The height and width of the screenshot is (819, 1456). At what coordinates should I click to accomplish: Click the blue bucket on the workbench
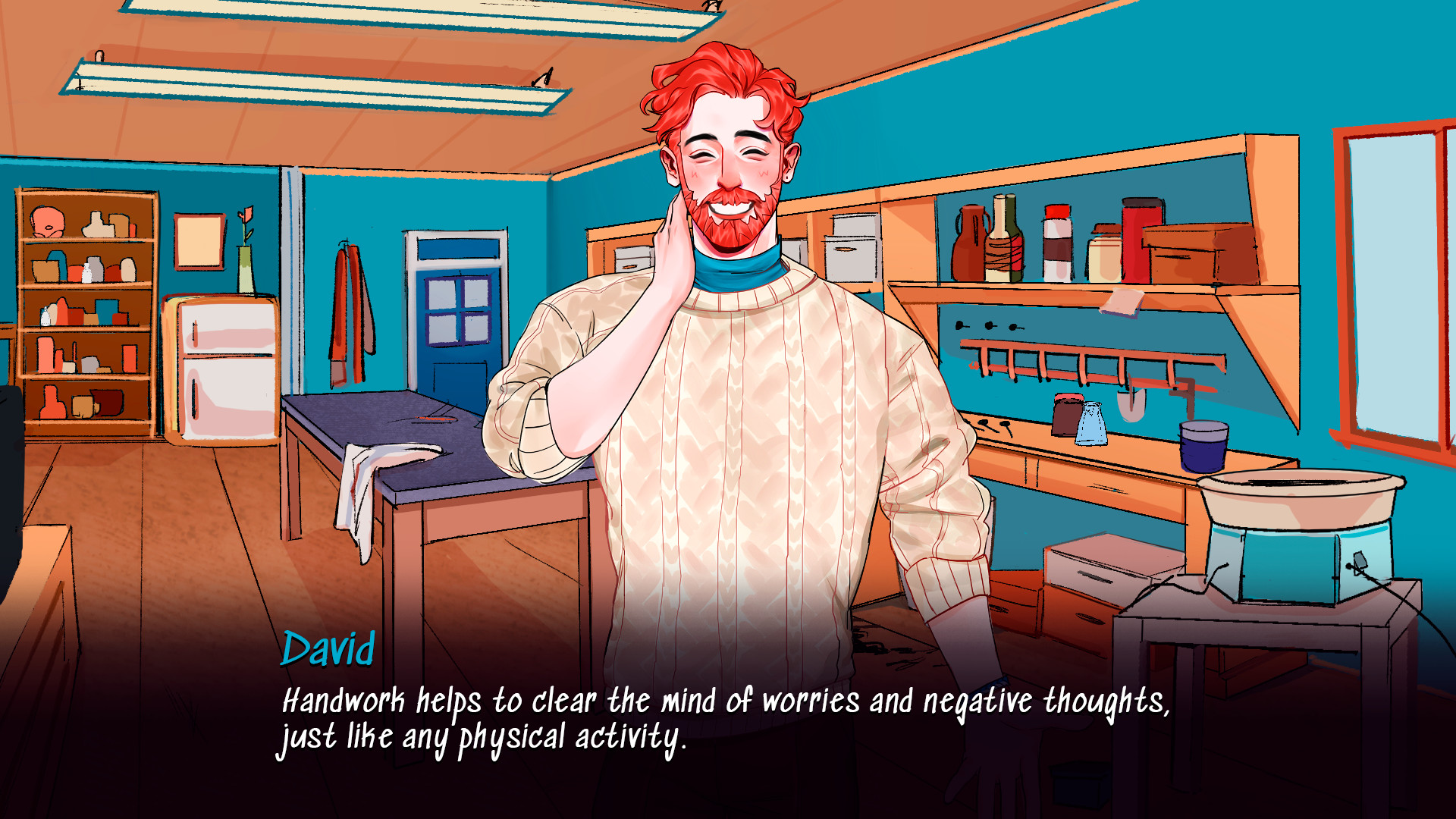1205,446
